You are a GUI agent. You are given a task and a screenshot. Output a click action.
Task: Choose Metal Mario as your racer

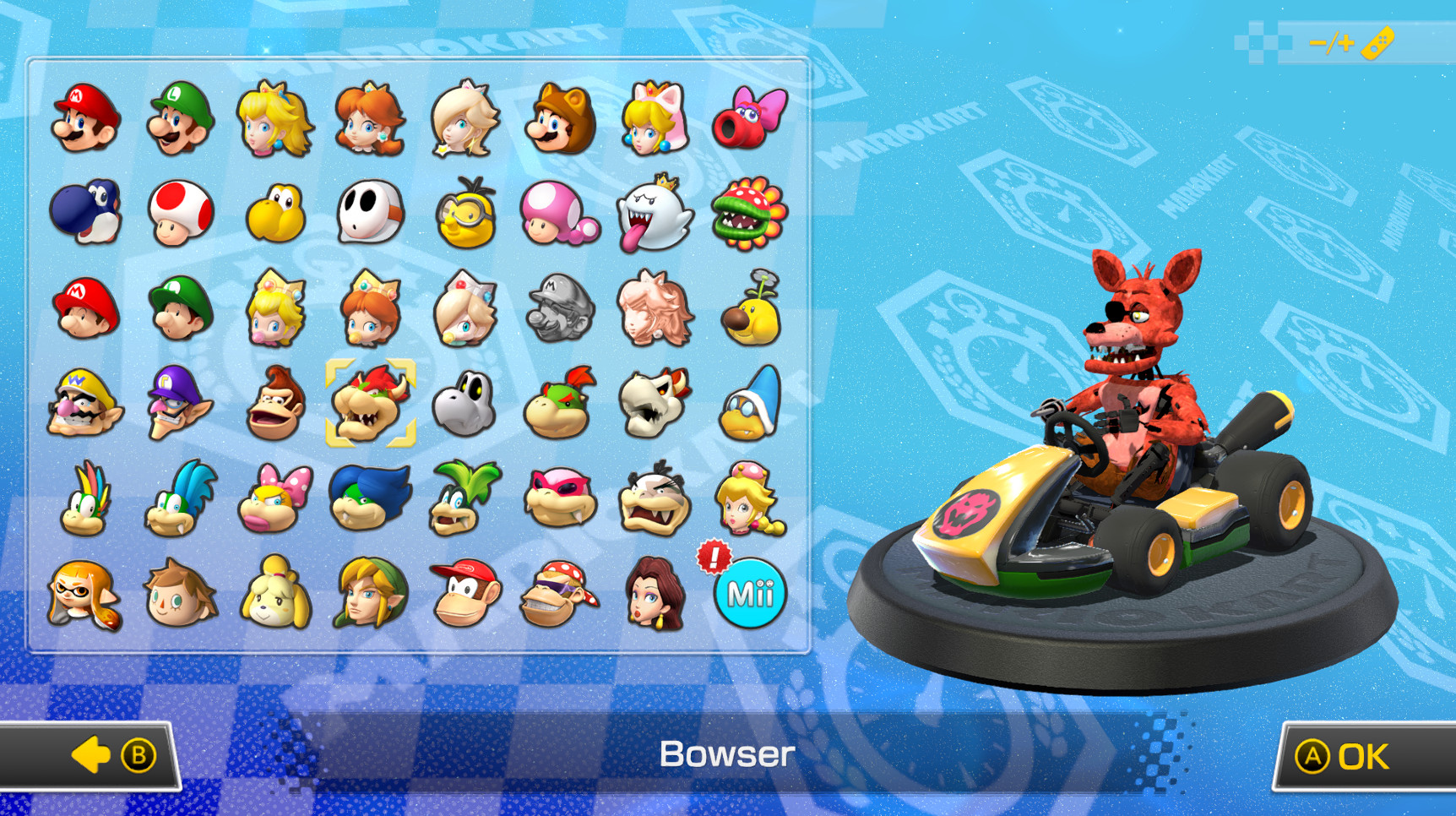point(560,308)
